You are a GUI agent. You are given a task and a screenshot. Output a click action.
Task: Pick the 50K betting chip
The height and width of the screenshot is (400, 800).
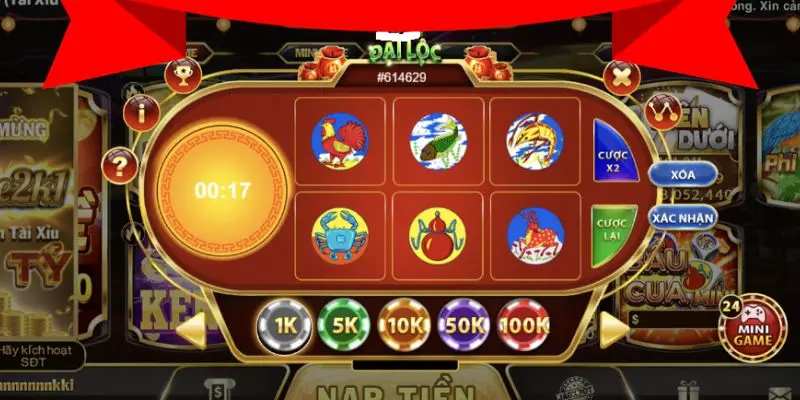(x=464, y=324)
